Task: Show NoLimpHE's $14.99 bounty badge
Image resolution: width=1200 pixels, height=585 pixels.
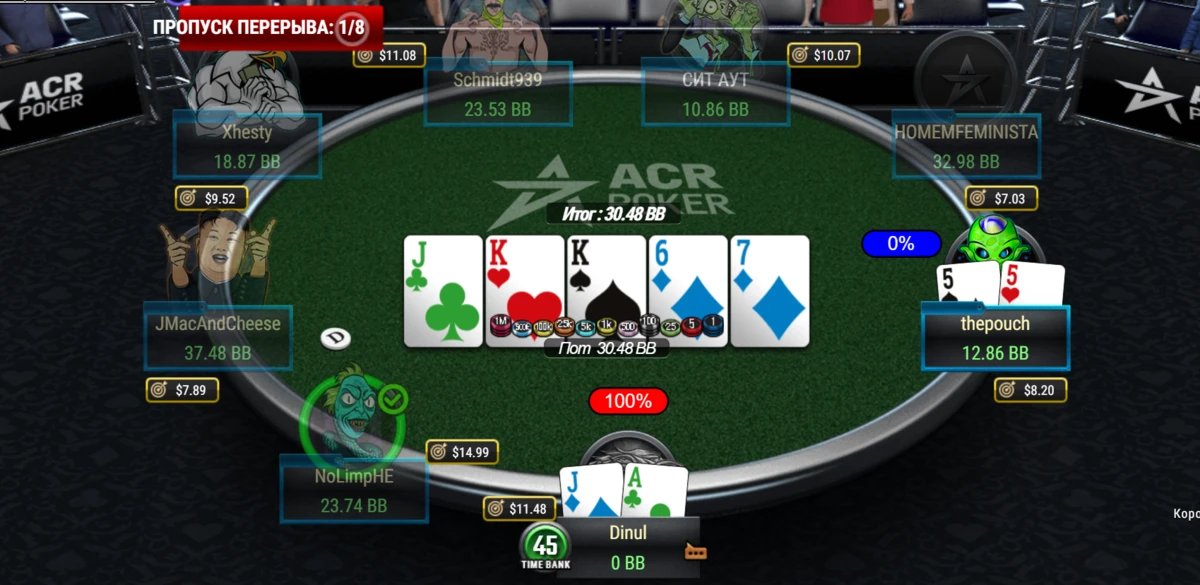Action: [461, 452]
